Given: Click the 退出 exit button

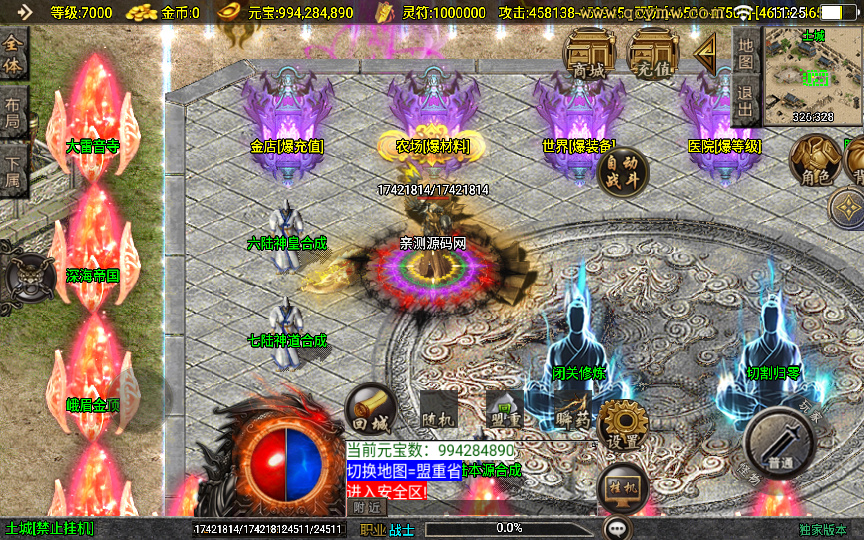Looking at the screenshot, I should pyautogui.click(x=745, y=101).
